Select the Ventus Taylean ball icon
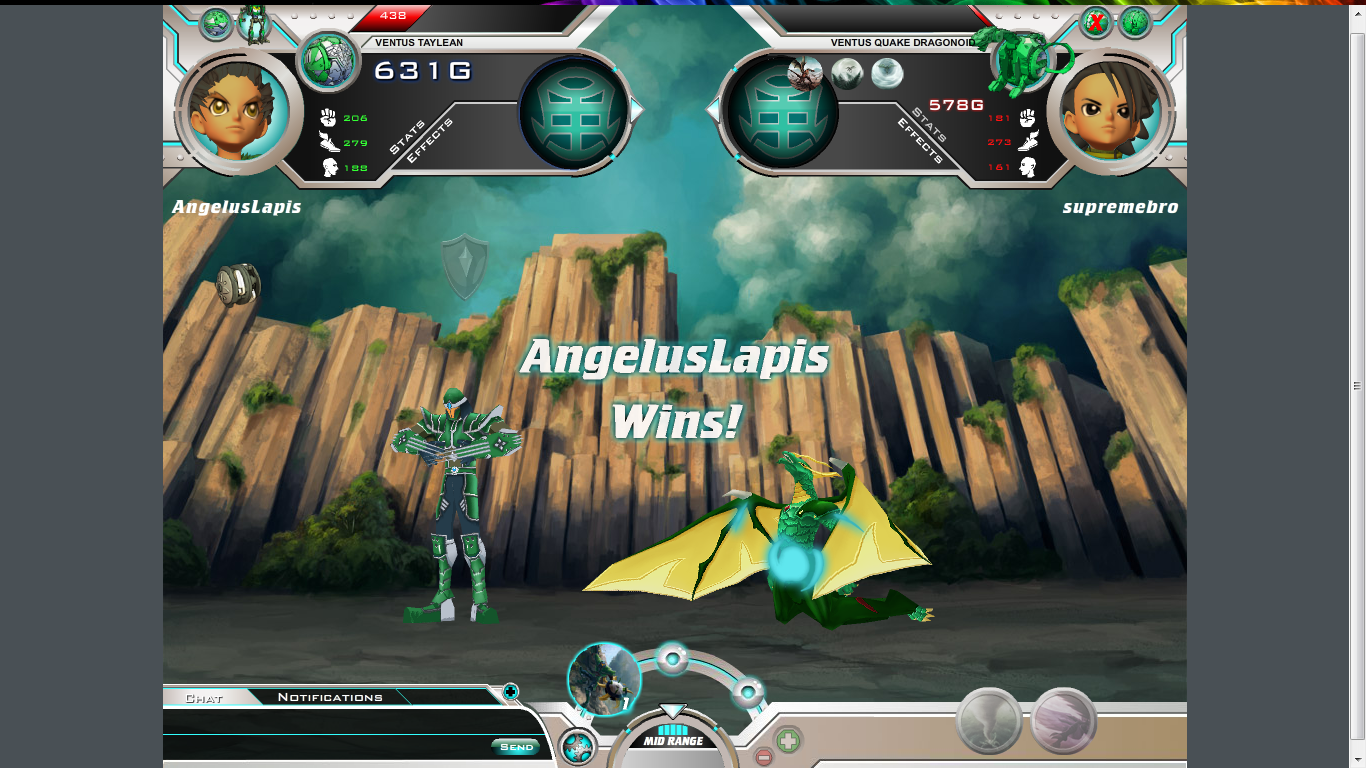 (329, 61)
